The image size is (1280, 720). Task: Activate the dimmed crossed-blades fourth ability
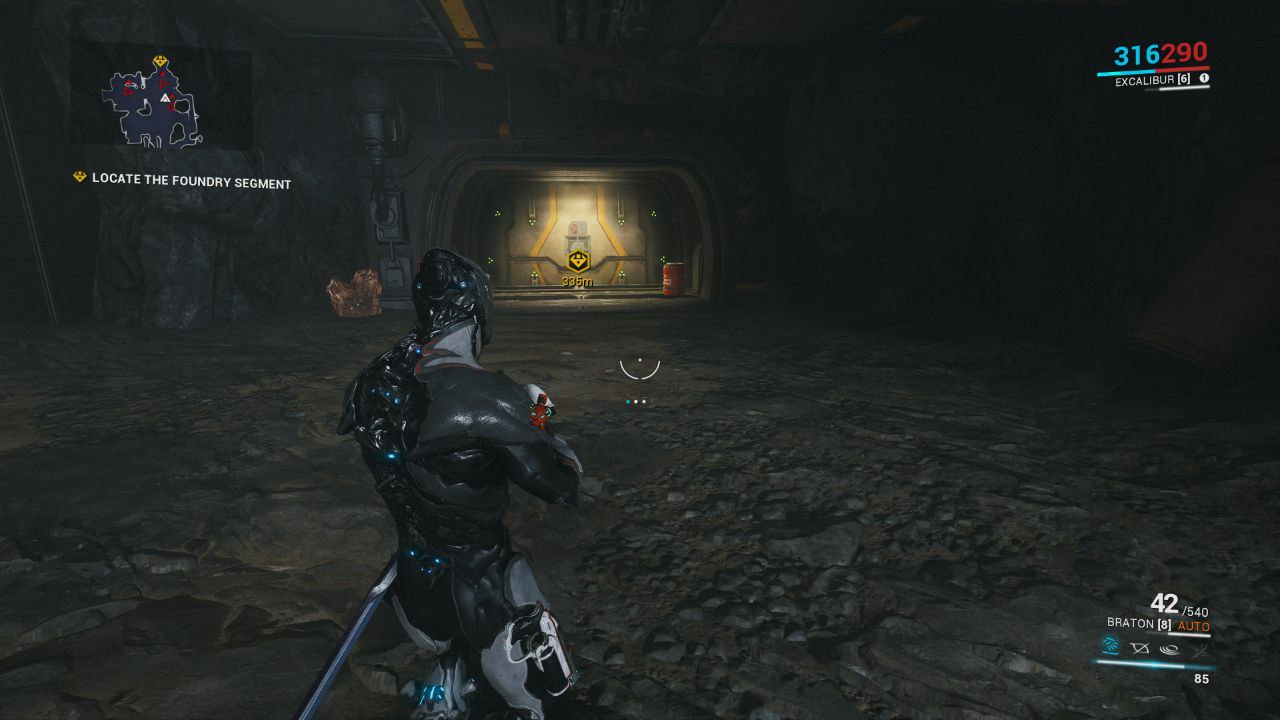tap(1199, 648)
